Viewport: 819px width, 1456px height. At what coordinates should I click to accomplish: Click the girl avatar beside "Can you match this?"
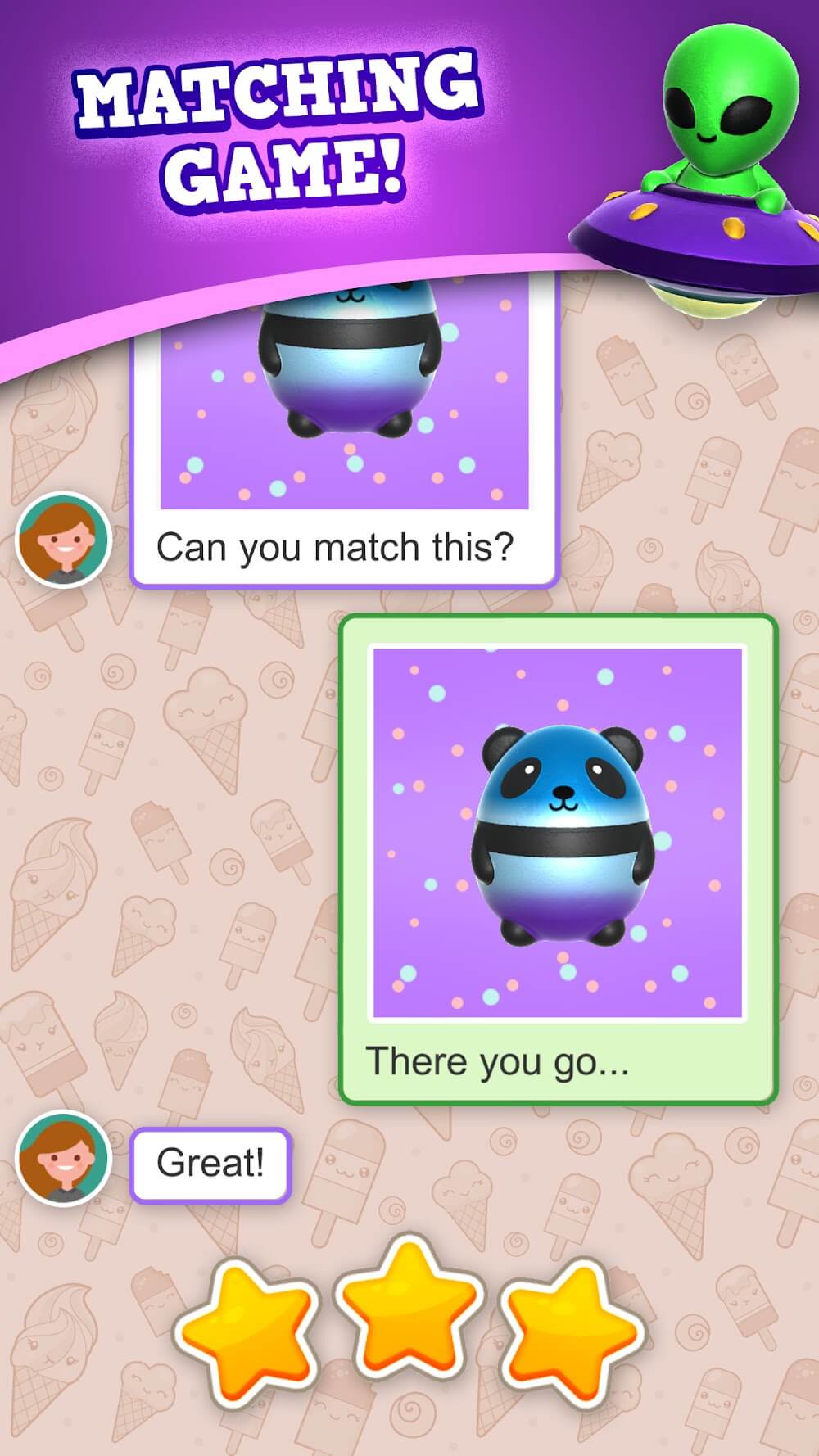pos(63,540)
